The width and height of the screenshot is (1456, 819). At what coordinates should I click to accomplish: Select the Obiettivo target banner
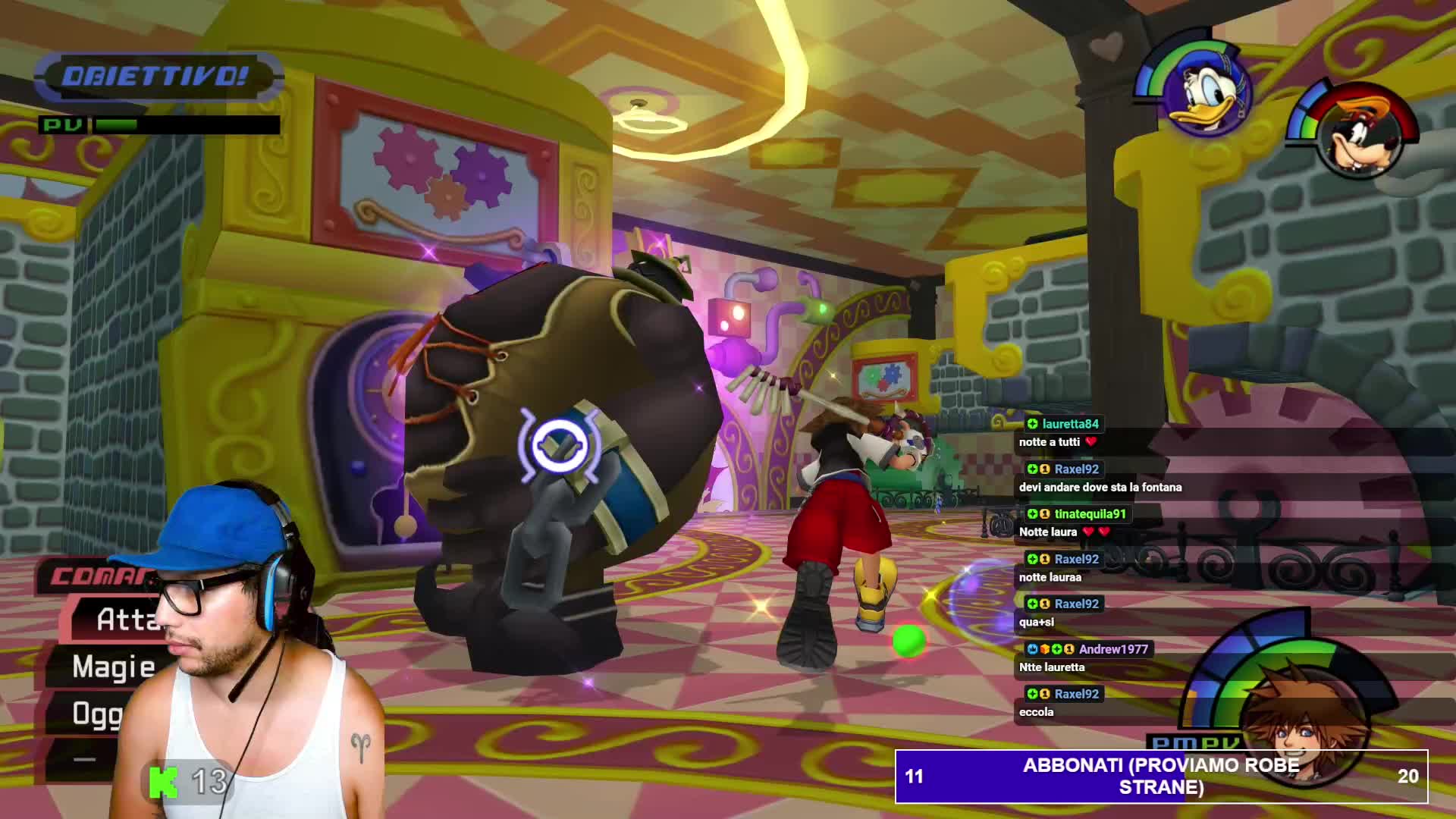pos(155,76)
